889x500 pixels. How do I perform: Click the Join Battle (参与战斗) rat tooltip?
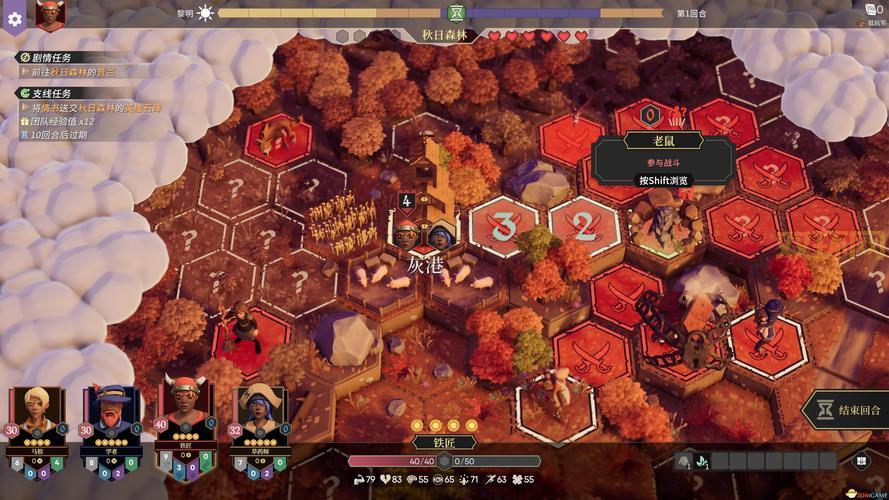pos(663,162)
